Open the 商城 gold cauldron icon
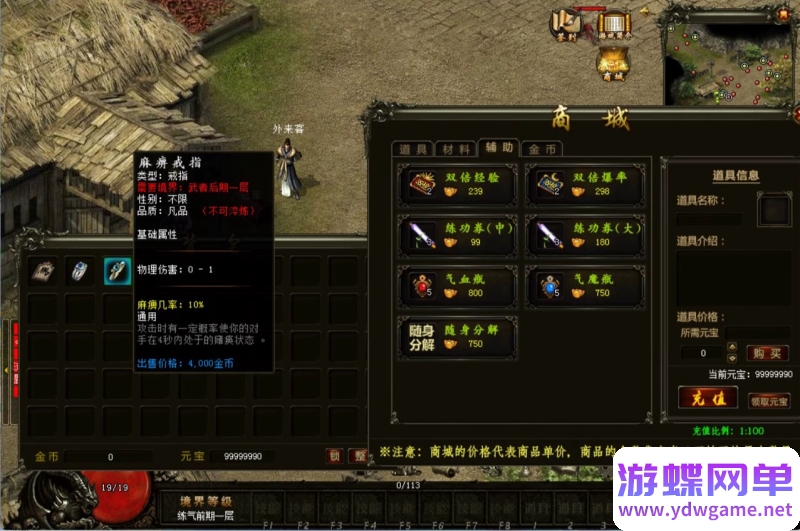This screenshot has height=531, width=800. point(613,63)
